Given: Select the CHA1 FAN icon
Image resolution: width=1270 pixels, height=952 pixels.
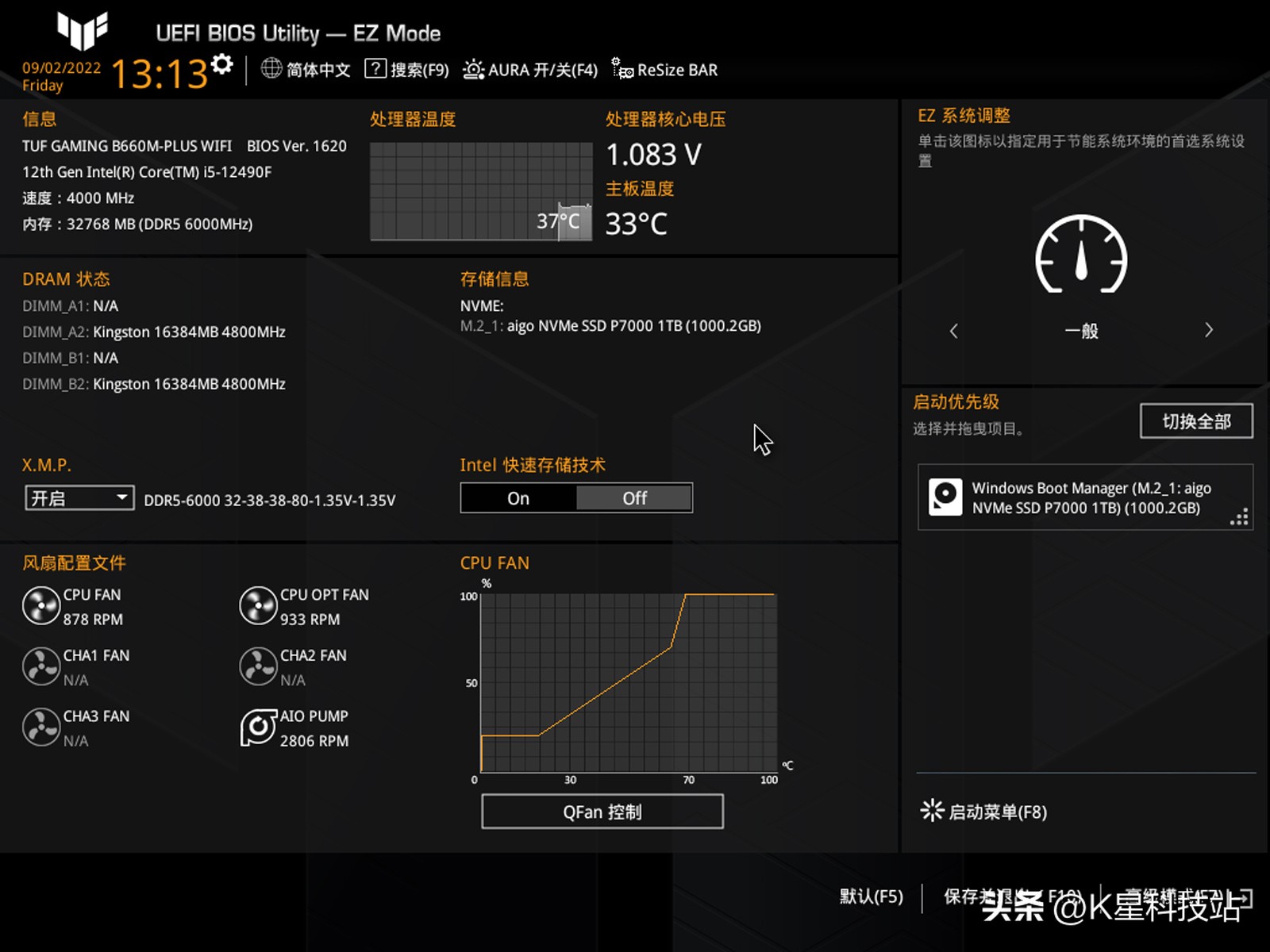Looking at the screenshot, I should [40, 666].
